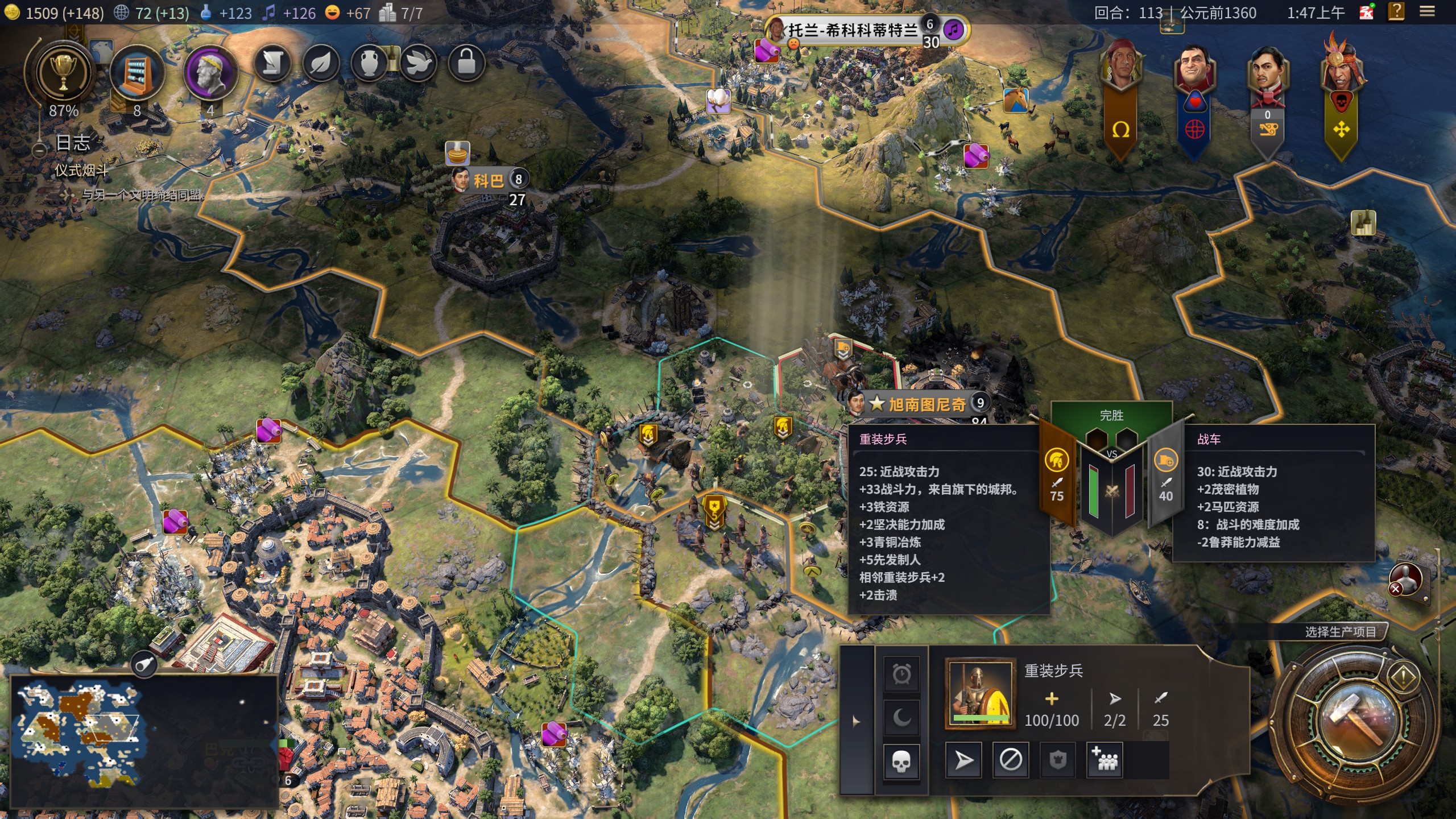Screen dimensions: 1456x819
Task: Click the dove icon button
Action: tap(419, 63)
